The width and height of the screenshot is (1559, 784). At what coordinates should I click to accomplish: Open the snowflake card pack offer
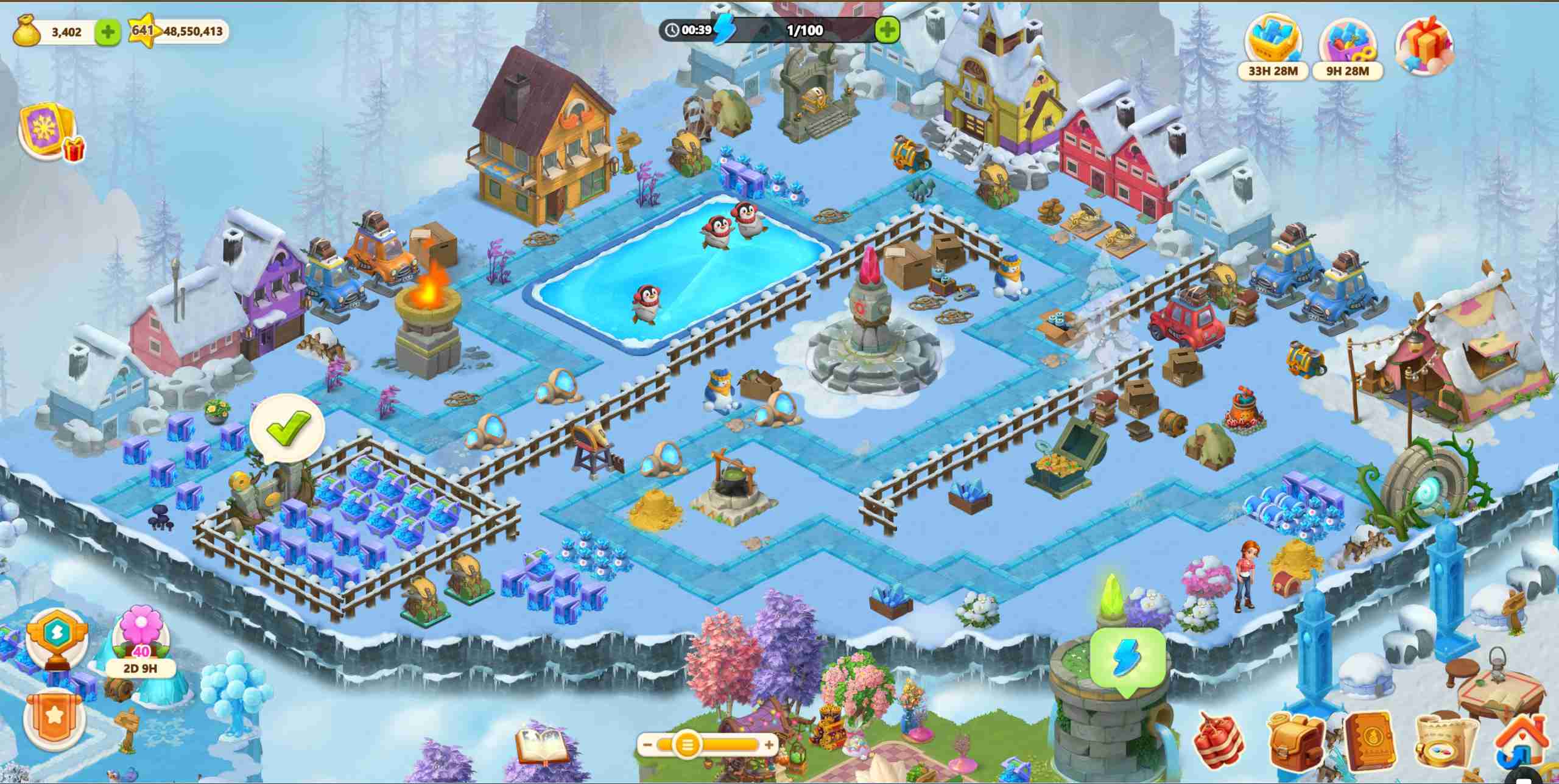pos(50,133)
